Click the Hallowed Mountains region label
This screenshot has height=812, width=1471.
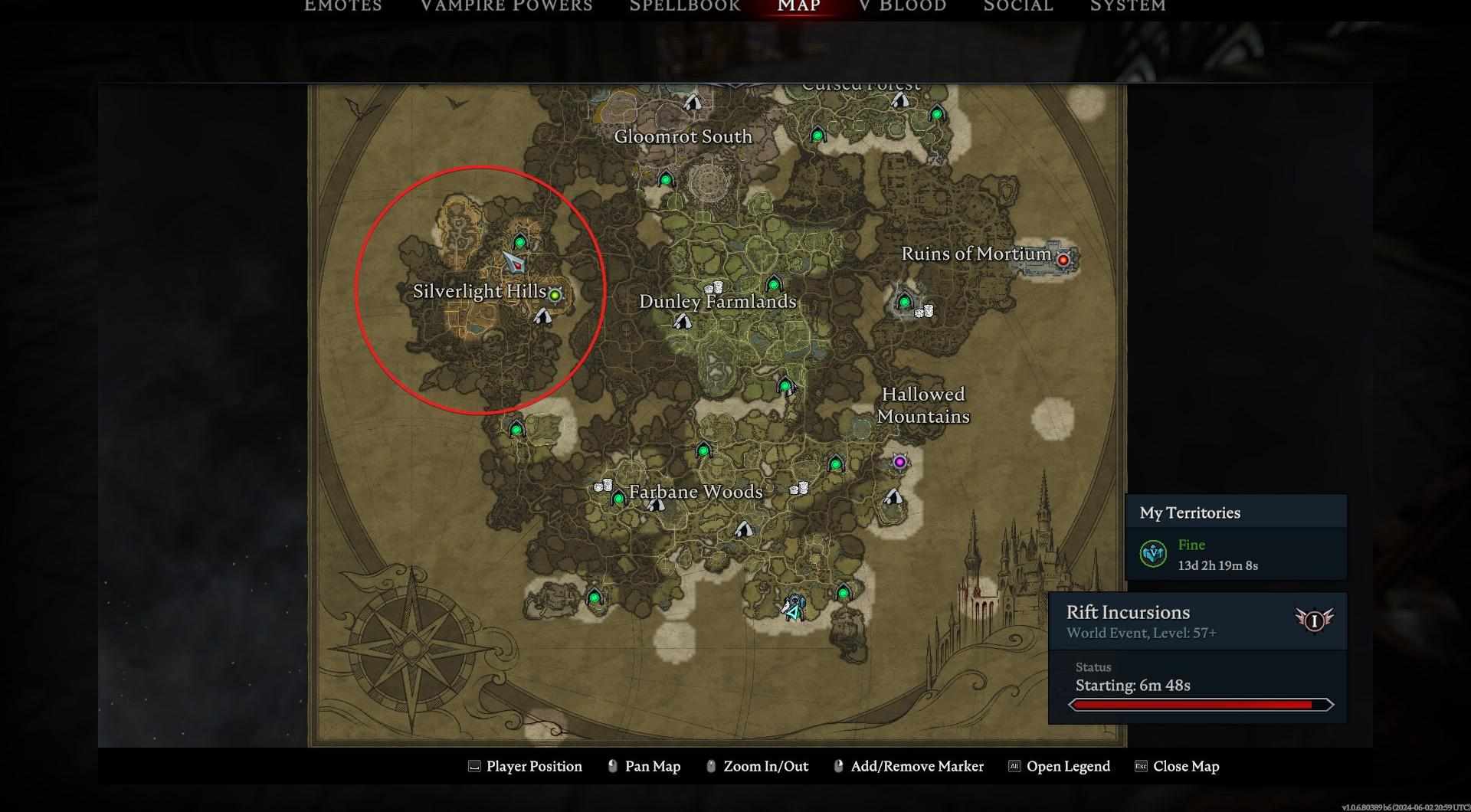tap(923, 405)
